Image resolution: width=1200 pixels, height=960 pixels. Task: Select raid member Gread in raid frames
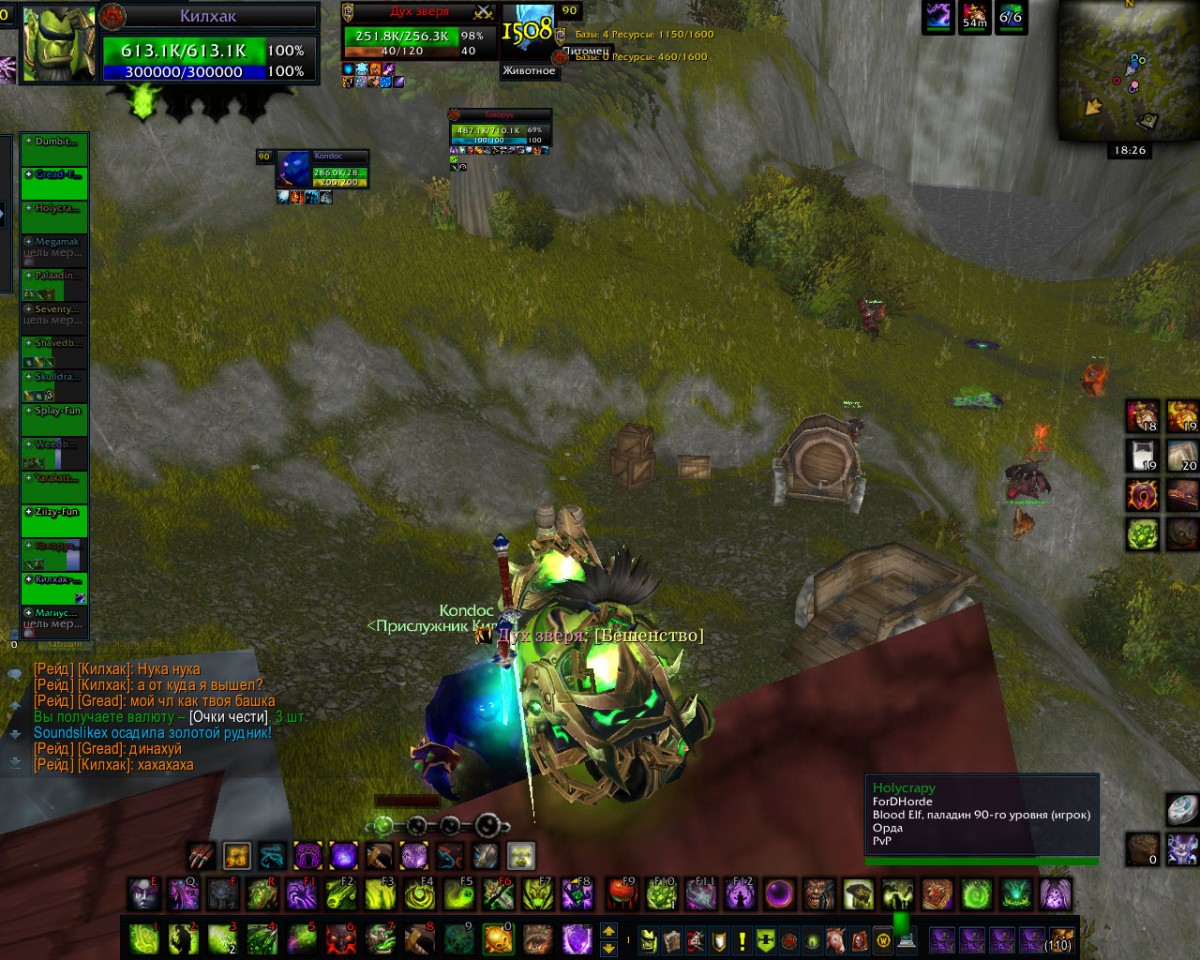point(55,181)
